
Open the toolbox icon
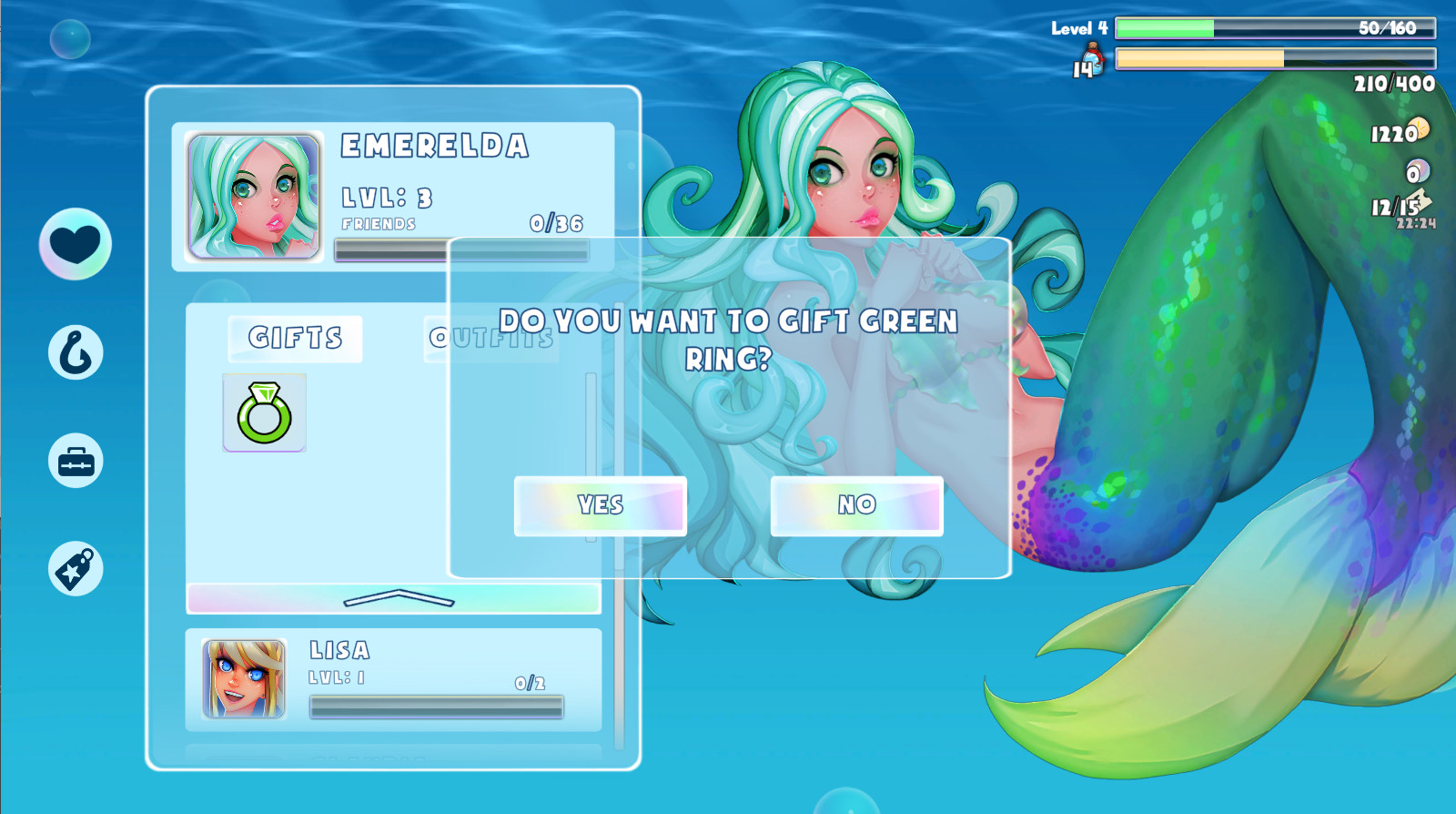[x=75, y=460]
